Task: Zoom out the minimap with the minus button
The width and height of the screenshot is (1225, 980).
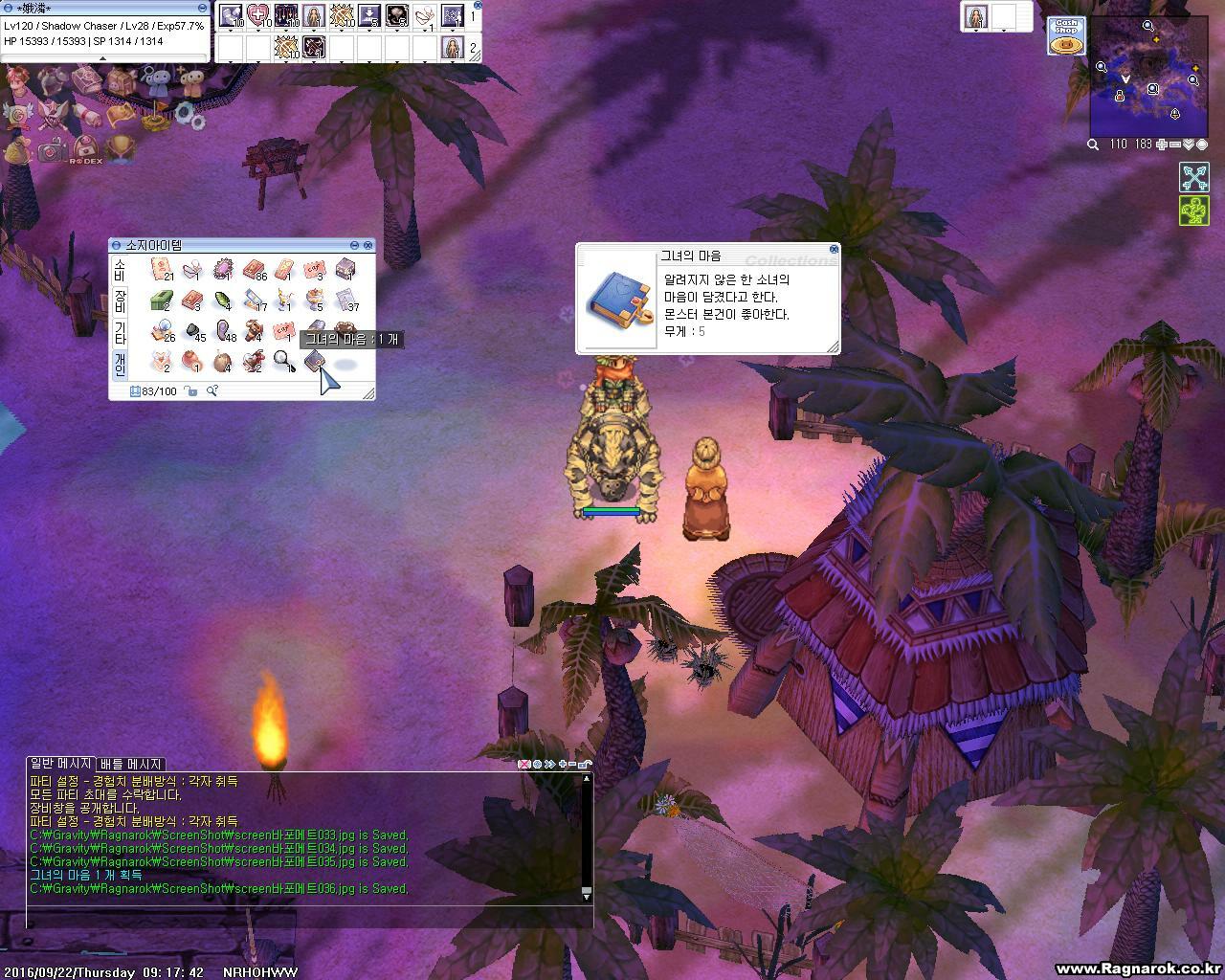Action: [x=1175, y=145]
